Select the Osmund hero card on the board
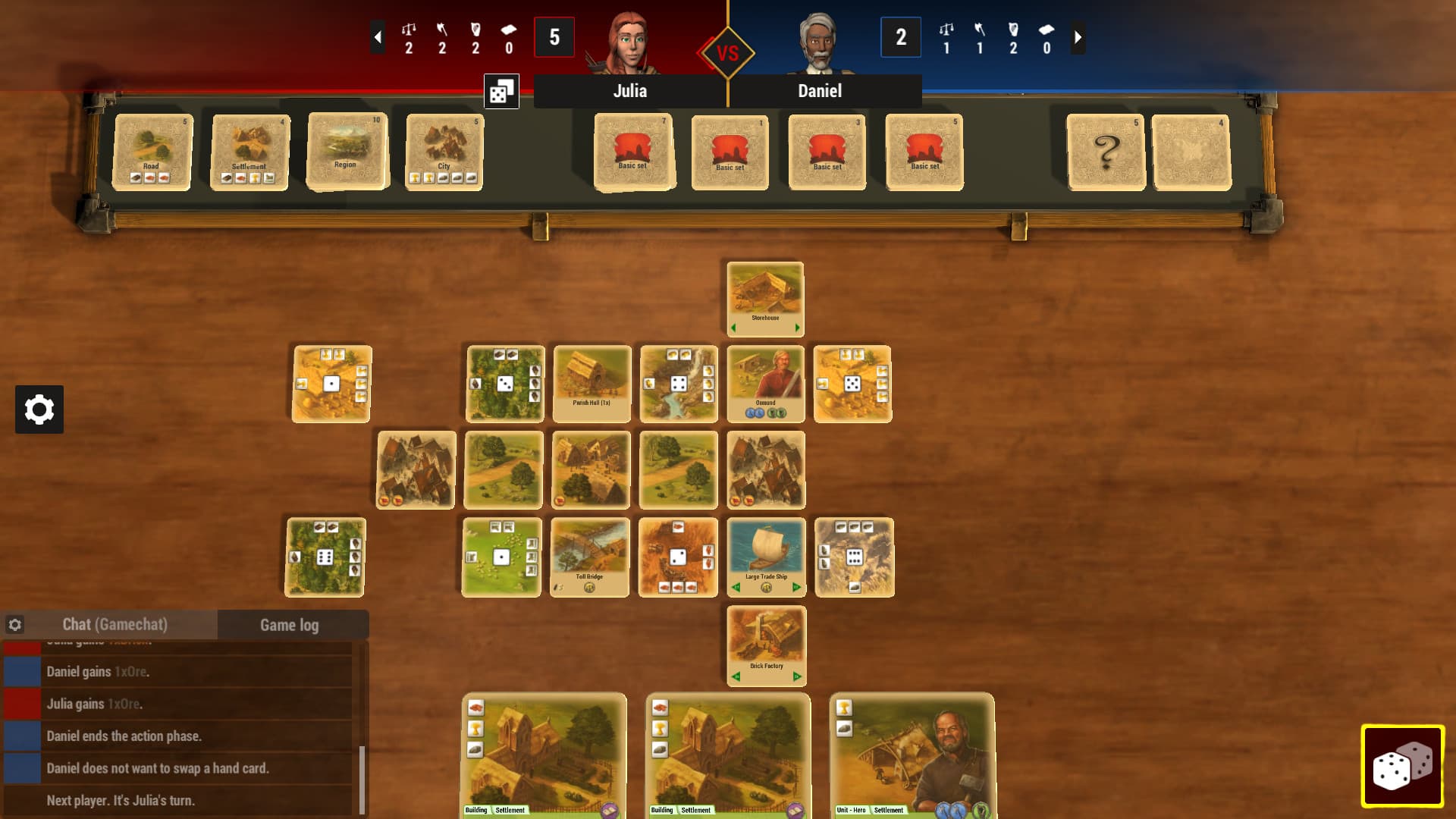The width and height of the screenshot is (1456, 819). 765,383
